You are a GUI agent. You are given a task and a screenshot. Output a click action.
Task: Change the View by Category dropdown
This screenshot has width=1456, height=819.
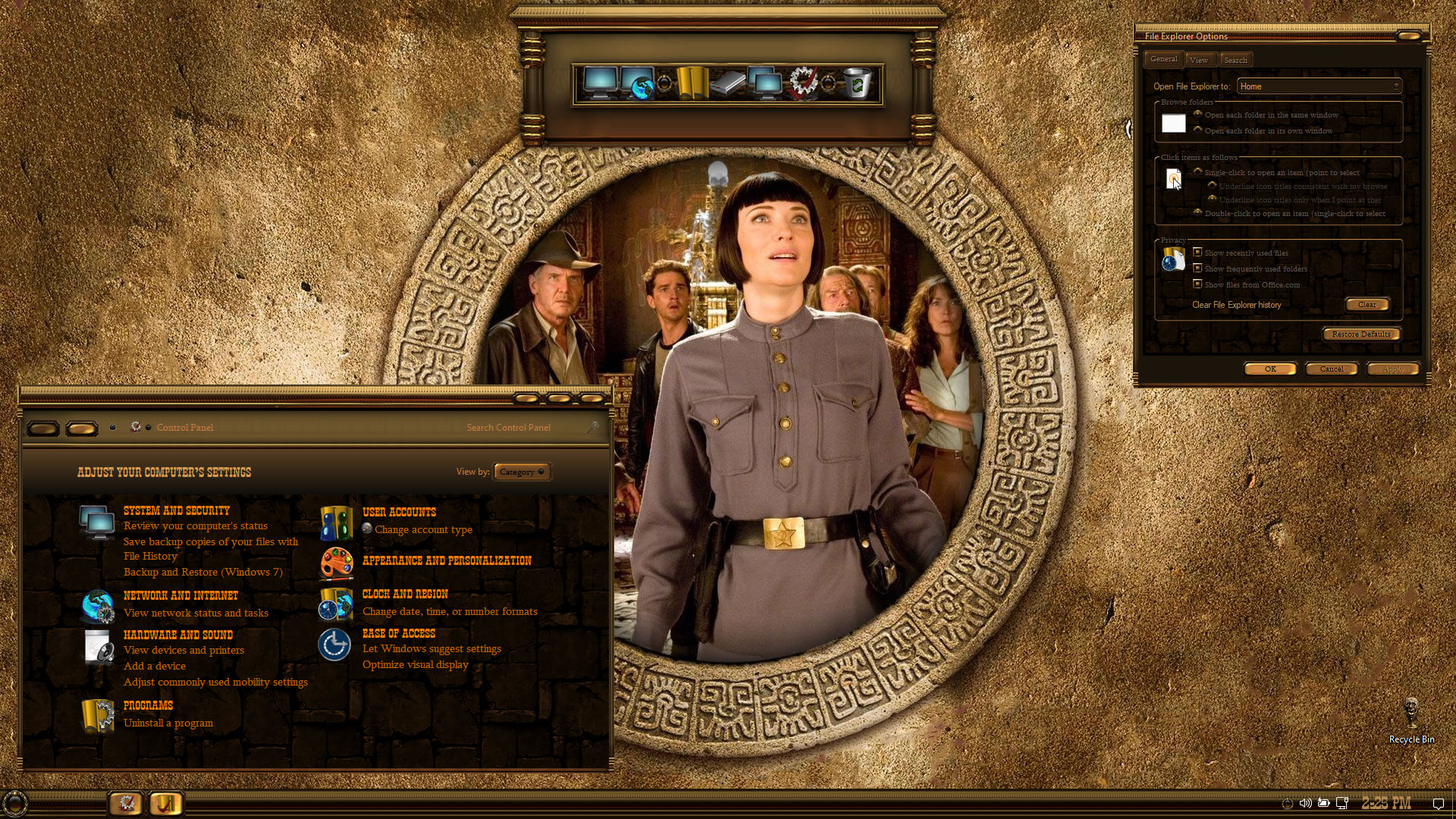(x=522, y=472)
